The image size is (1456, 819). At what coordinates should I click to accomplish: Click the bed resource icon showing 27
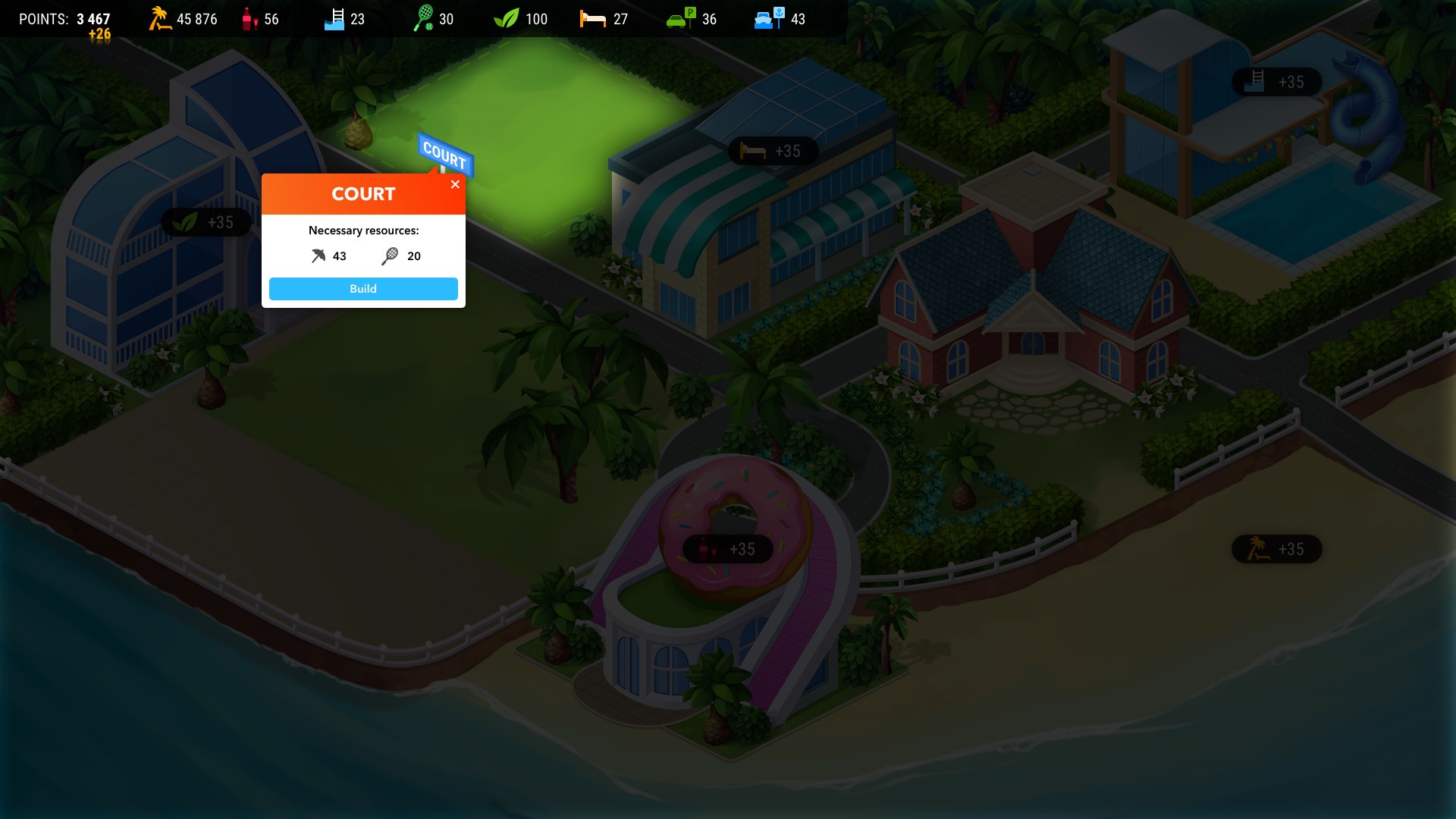592,19
